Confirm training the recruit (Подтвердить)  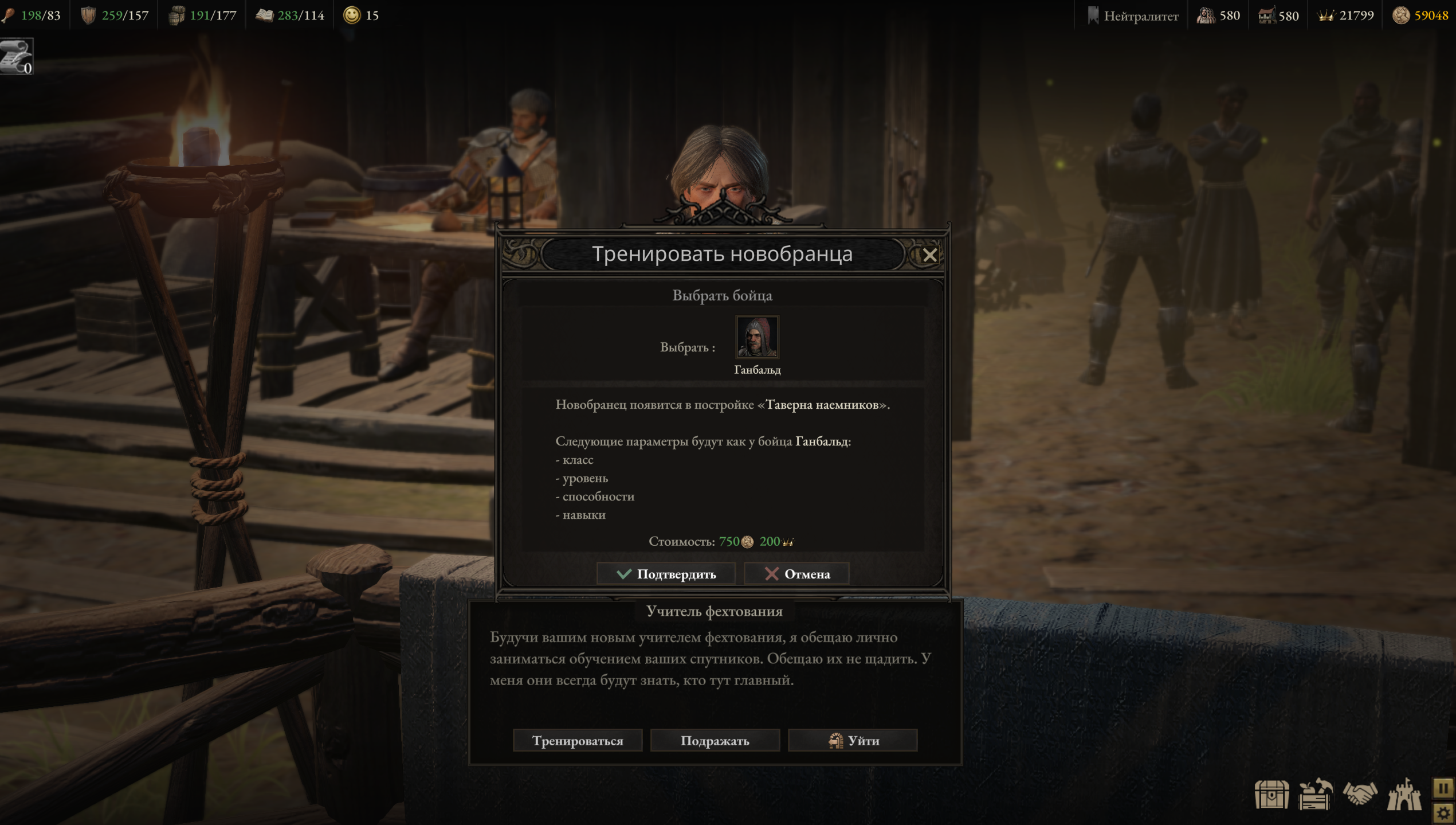[x=665, y=574]
